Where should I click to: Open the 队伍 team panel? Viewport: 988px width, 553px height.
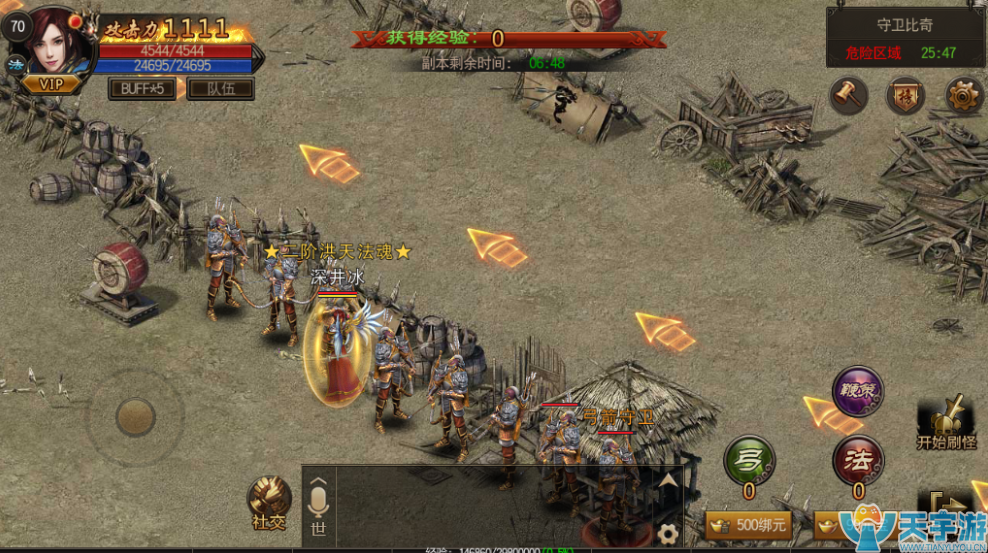click(220, 88)
